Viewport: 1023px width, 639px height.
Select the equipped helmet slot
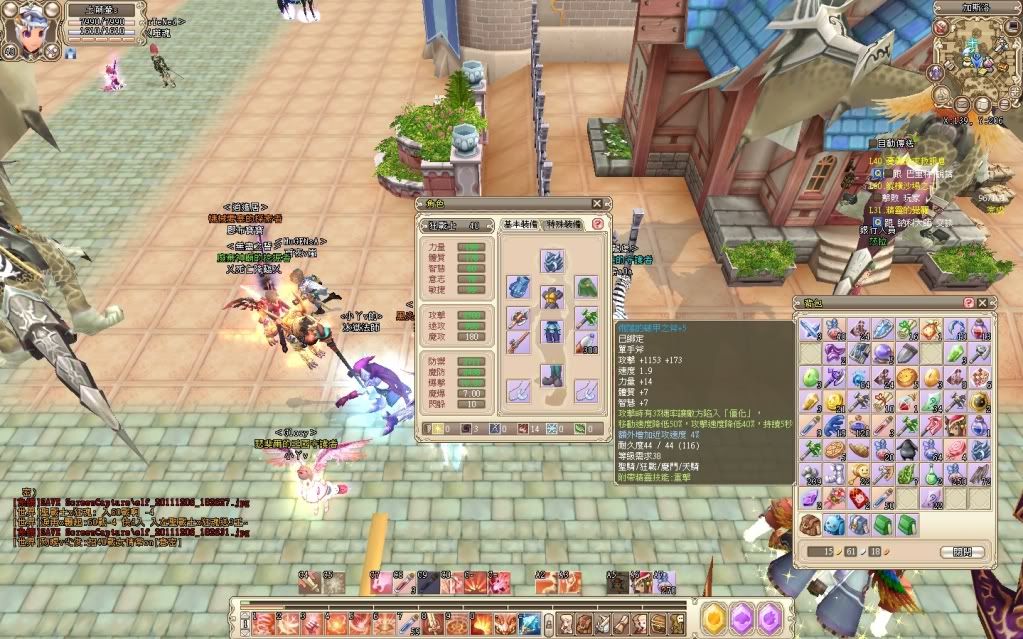point(552,262)
